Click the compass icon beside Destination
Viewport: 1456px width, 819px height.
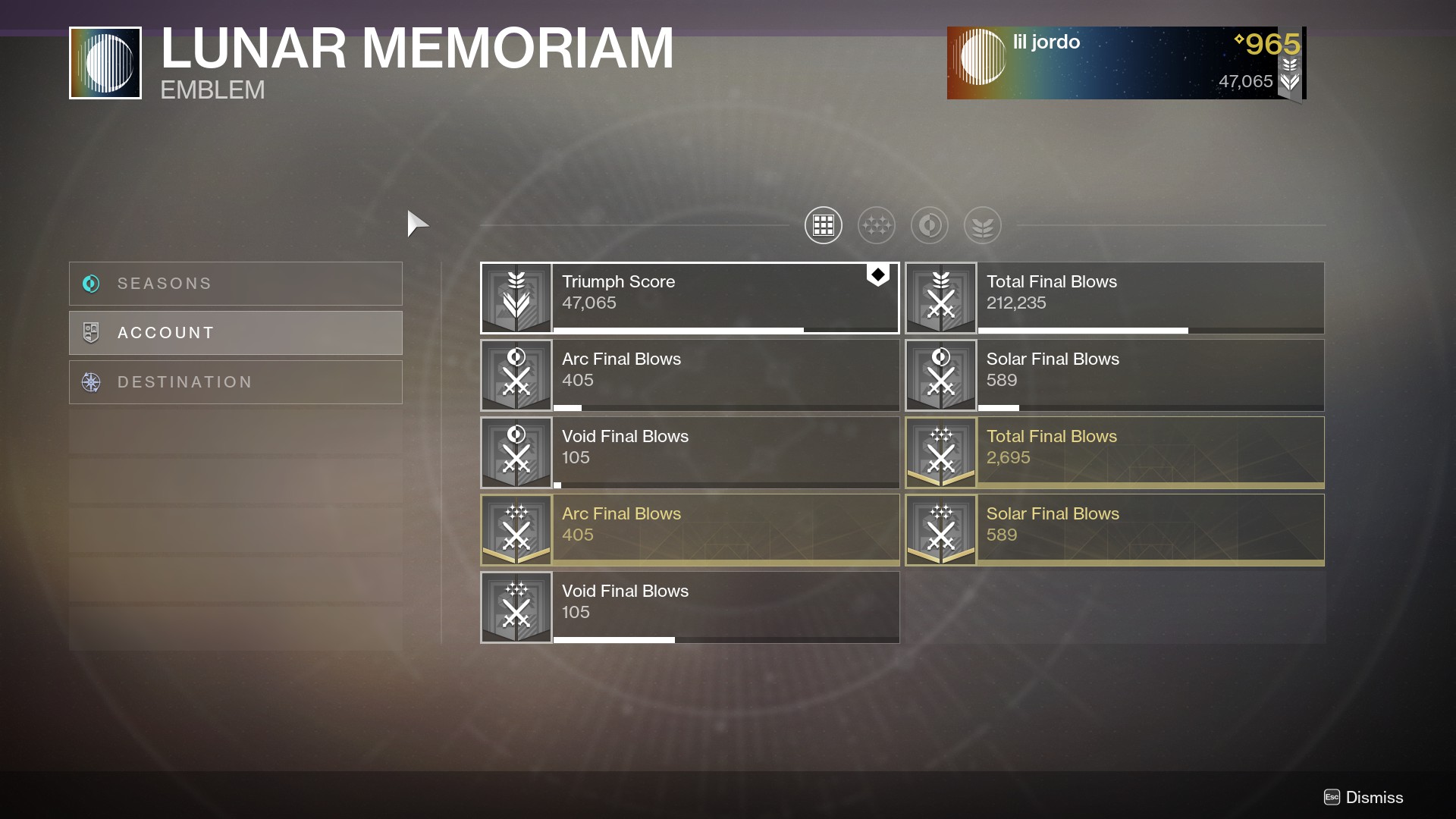pos(91,382)
